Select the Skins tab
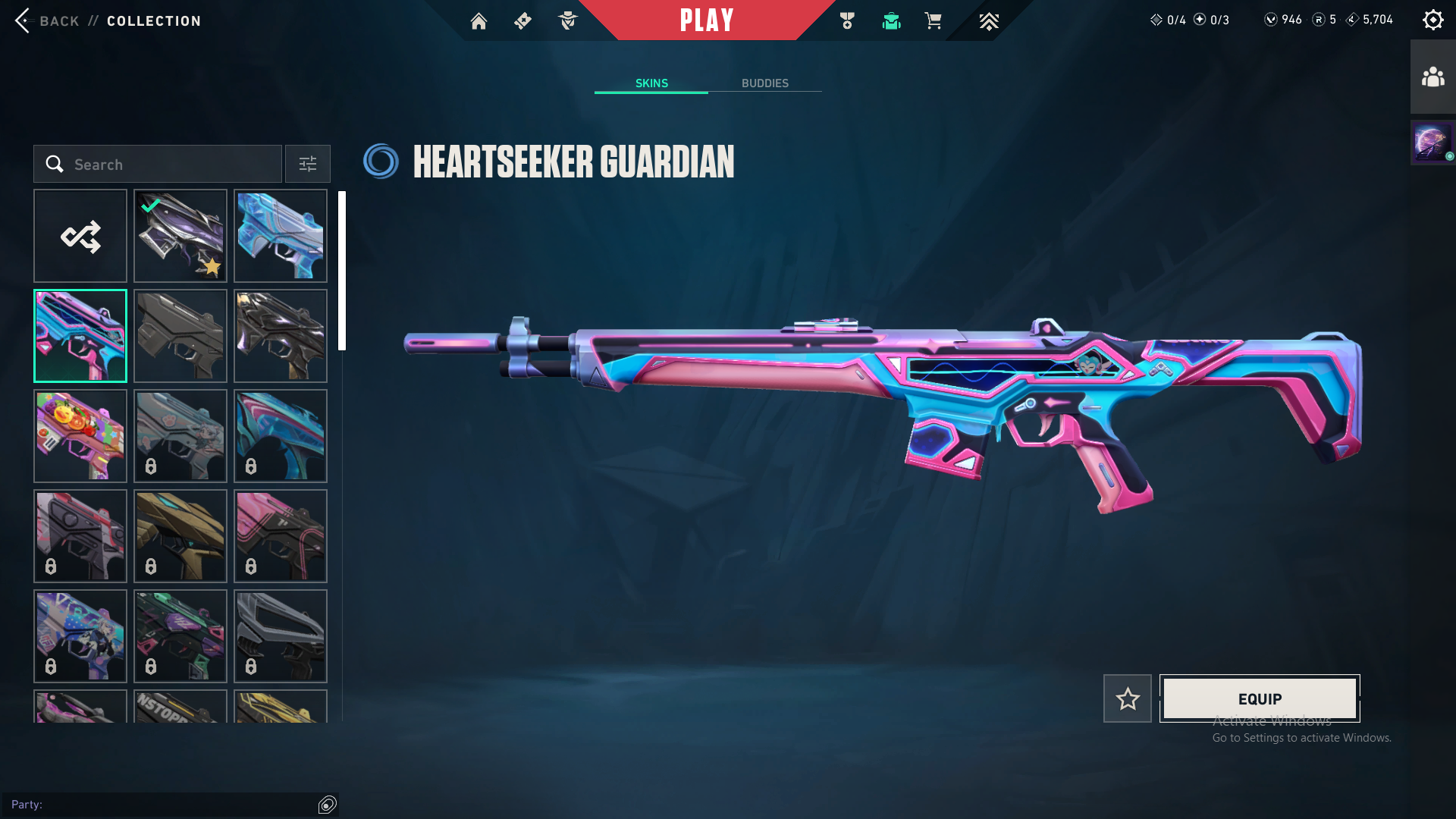This screenshot has width=1456, height=819. pos(651,83)
